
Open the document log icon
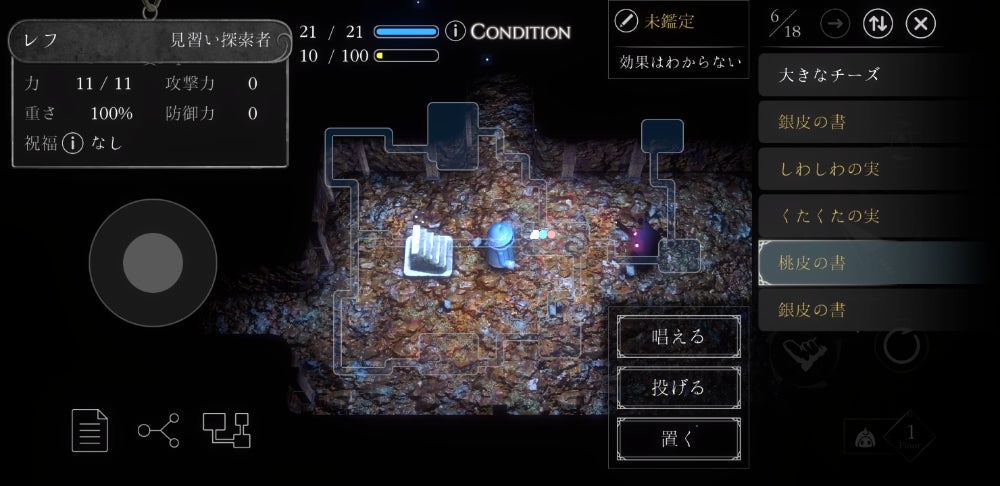pos(90,430)
